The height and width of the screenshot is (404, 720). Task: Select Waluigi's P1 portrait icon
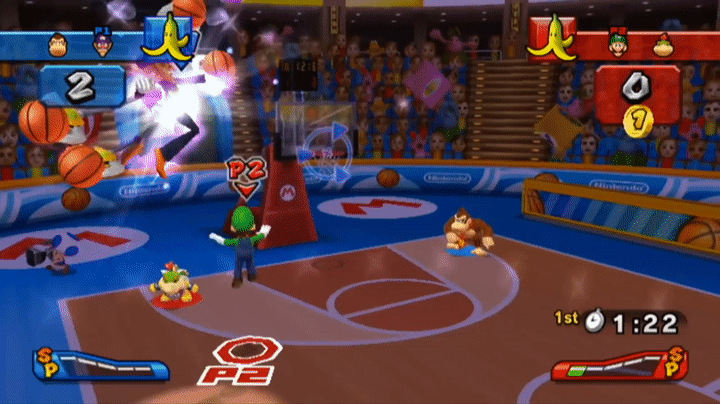coord(100,44)
